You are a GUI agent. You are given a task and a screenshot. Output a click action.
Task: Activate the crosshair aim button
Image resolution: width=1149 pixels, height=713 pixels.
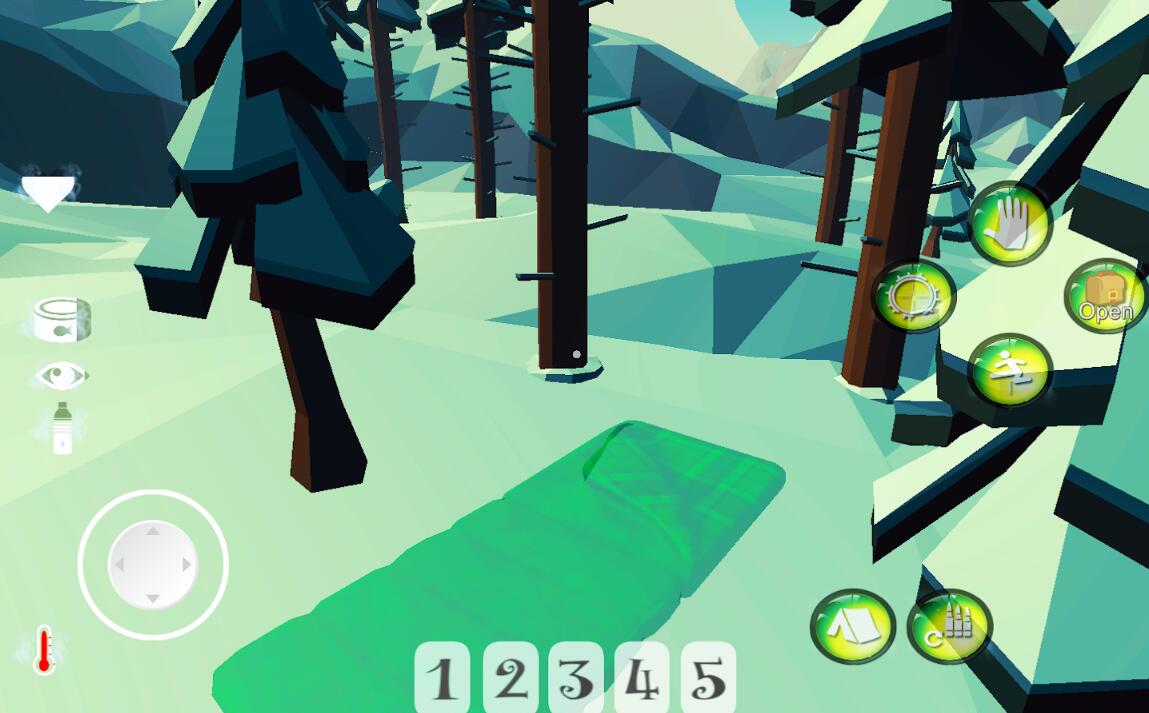913,296
